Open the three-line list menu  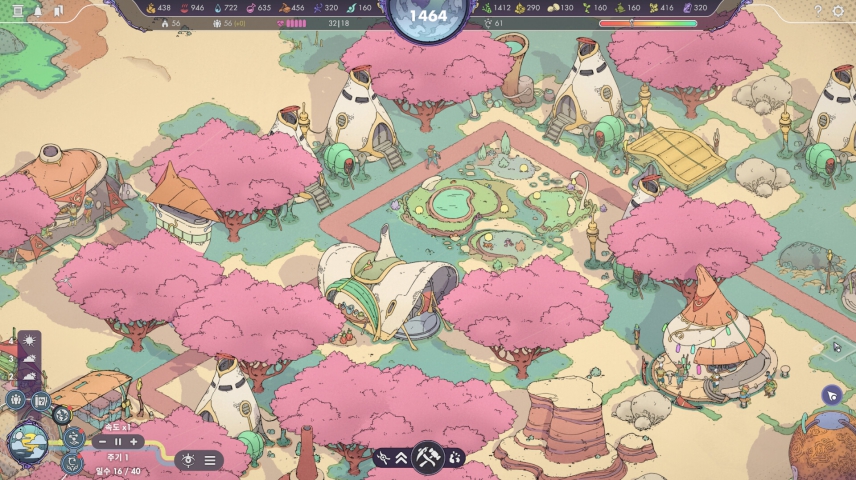click(210, 460)
